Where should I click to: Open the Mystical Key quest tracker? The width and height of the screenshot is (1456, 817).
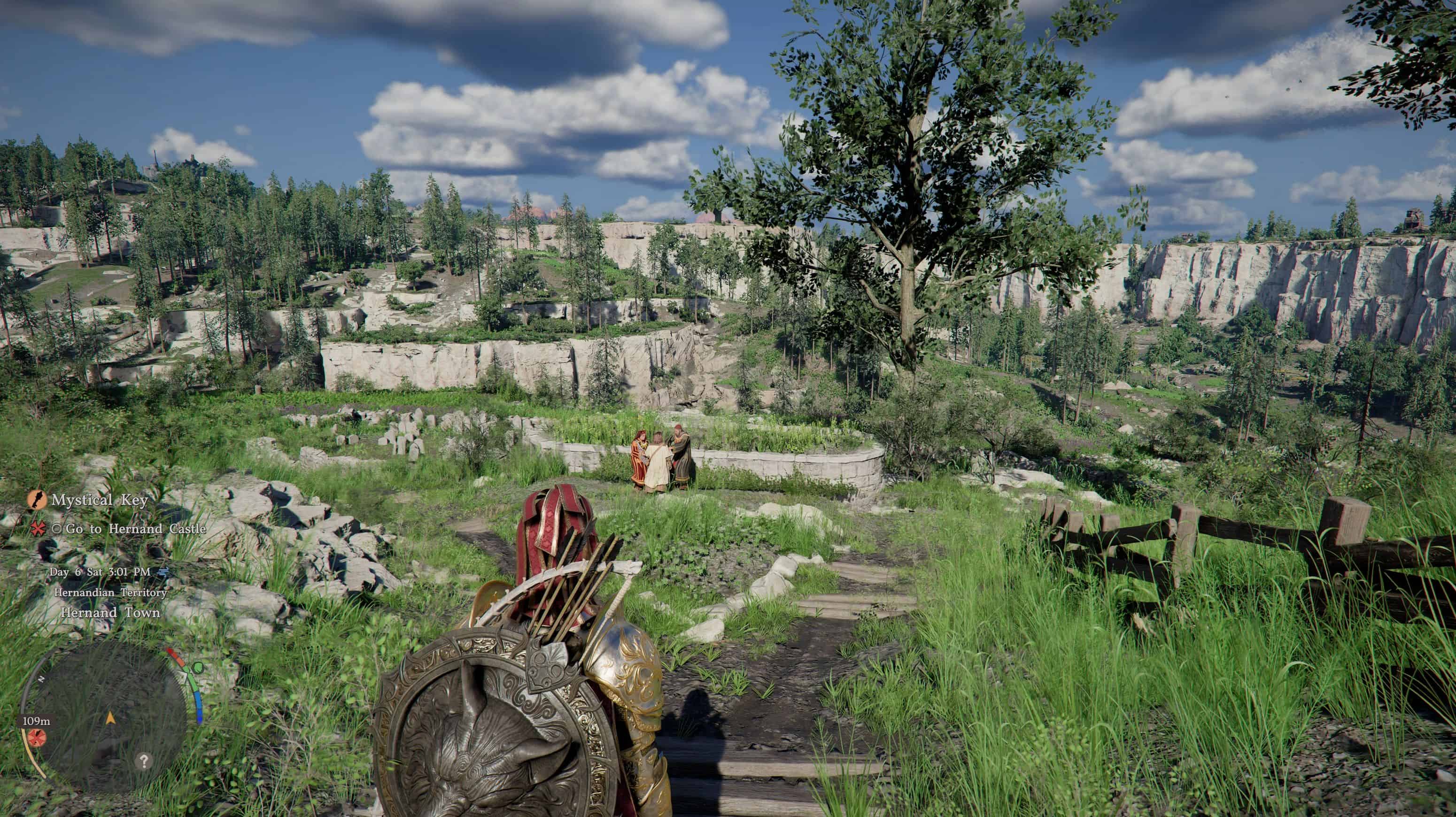[99, 500]
